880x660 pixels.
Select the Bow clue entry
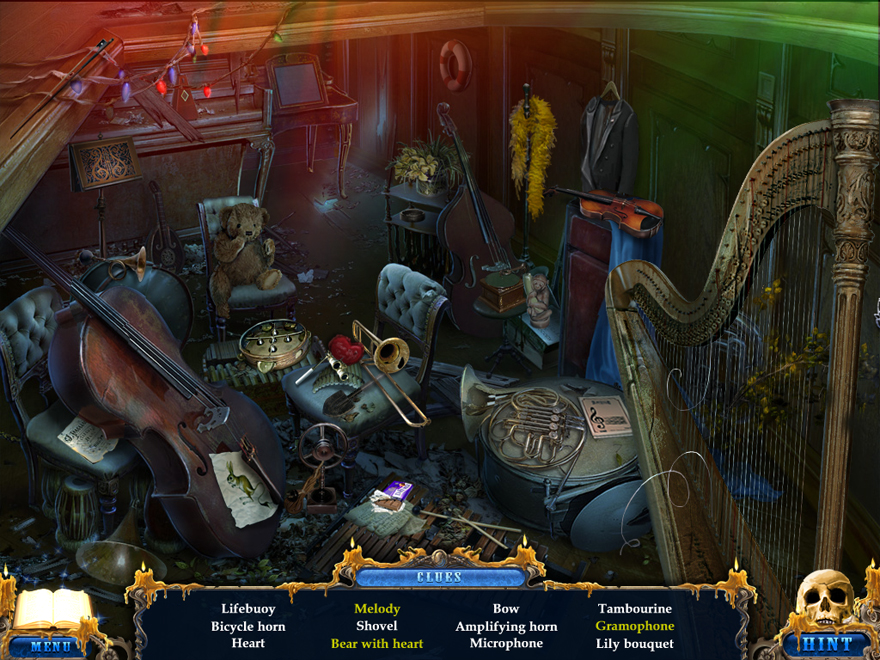[506, 608]
